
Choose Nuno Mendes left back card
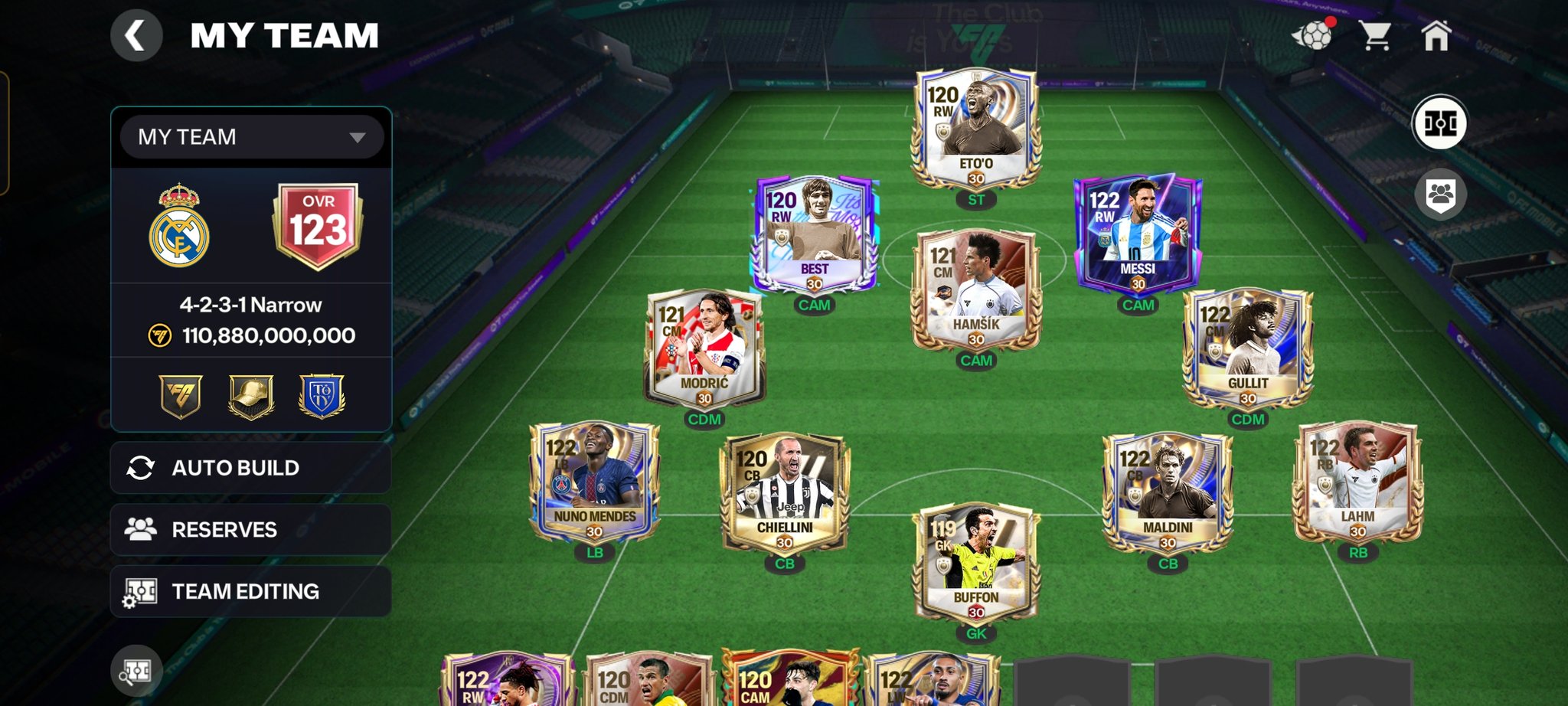595,482
